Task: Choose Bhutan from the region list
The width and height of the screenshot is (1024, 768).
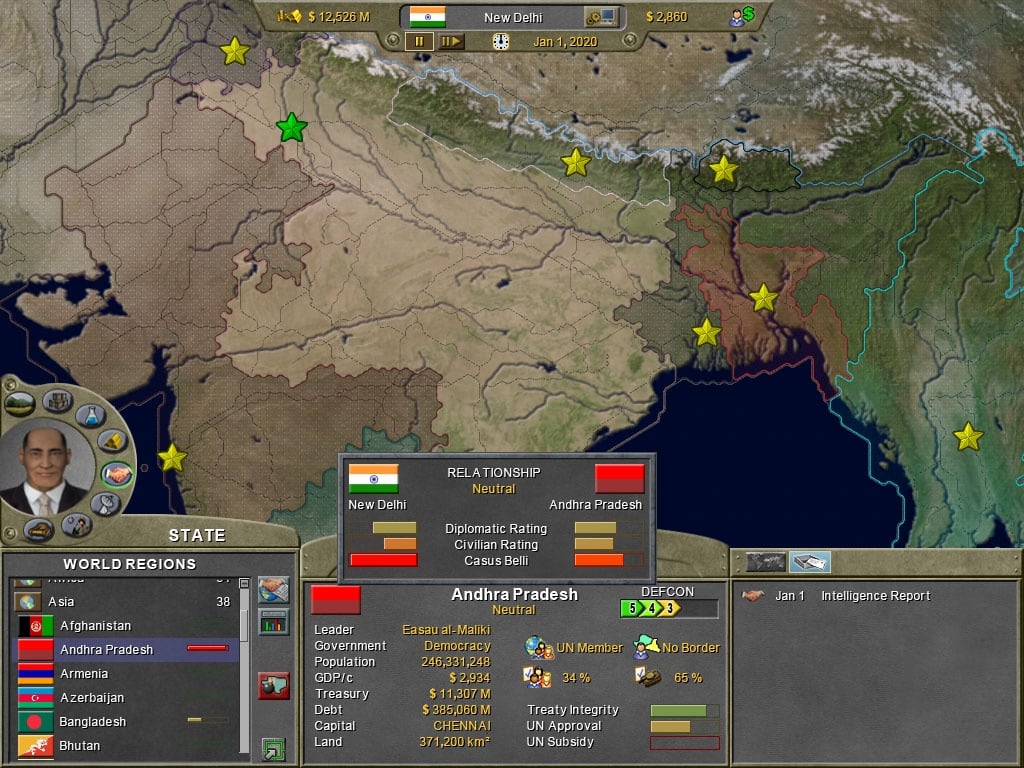Action: click(79, 746)
